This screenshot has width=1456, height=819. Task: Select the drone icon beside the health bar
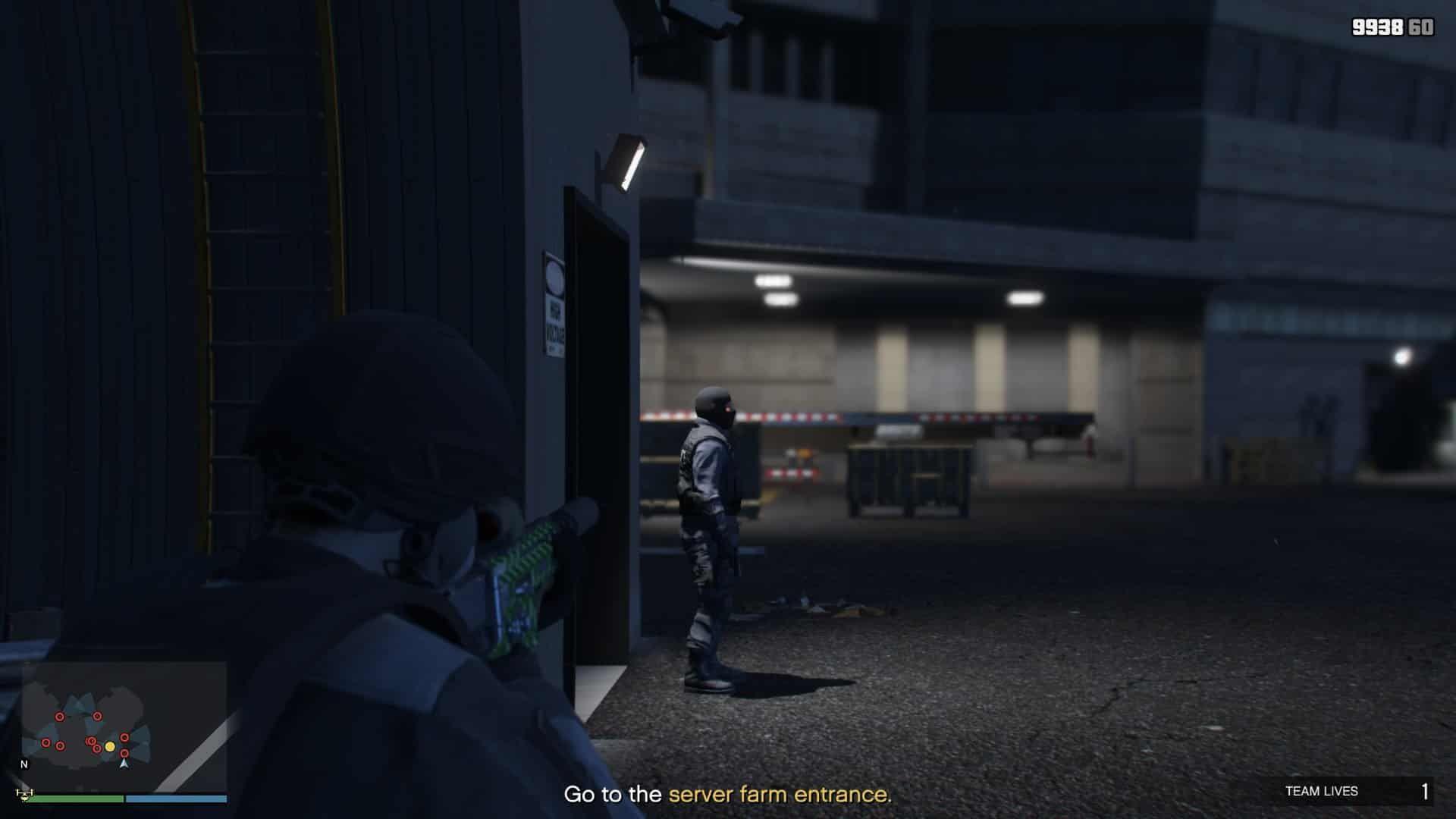tap(24, 795)
